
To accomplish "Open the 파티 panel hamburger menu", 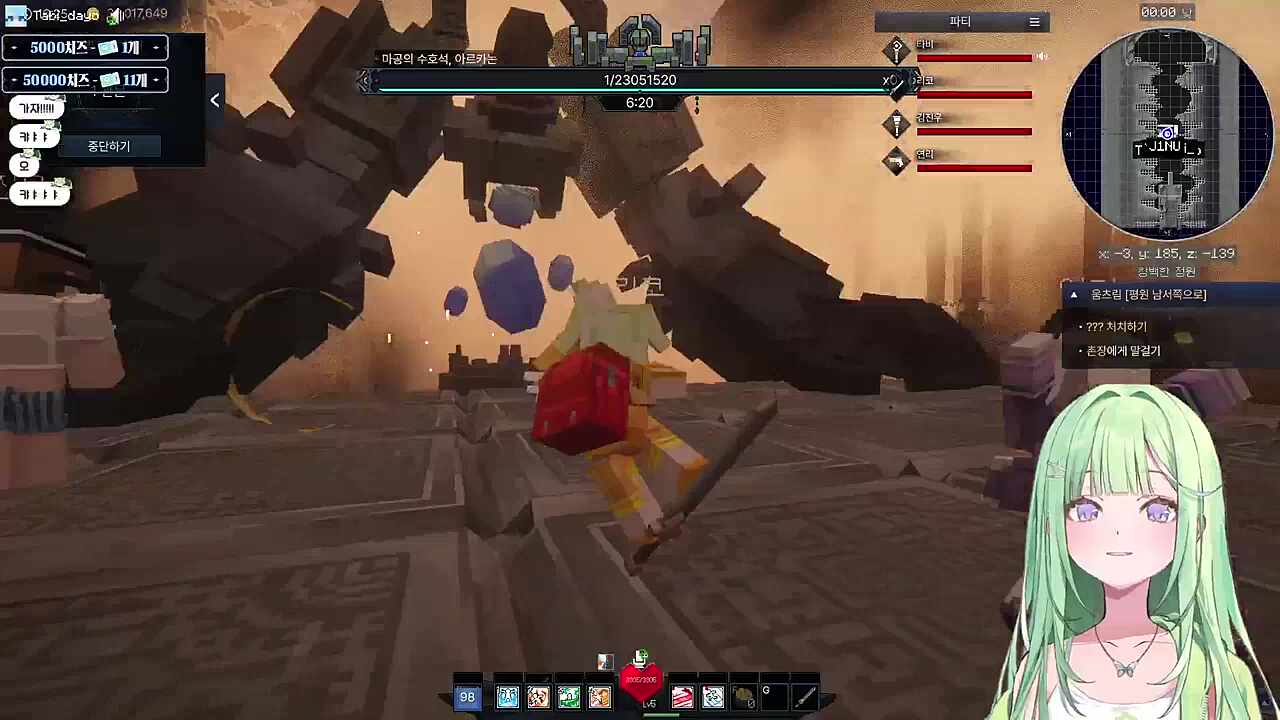I will 1034,21.
